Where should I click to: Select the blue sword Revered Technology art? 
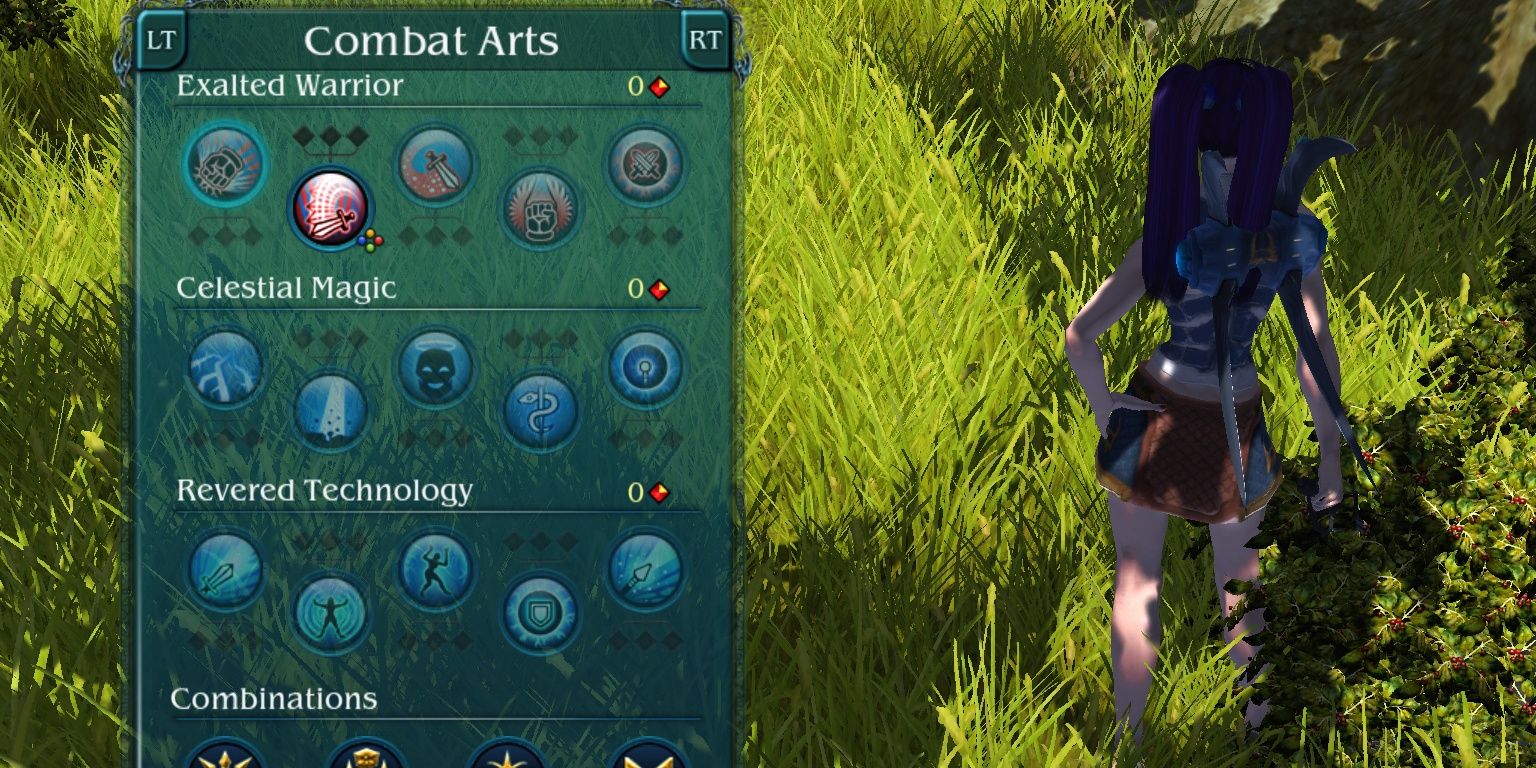click(226, 570)
